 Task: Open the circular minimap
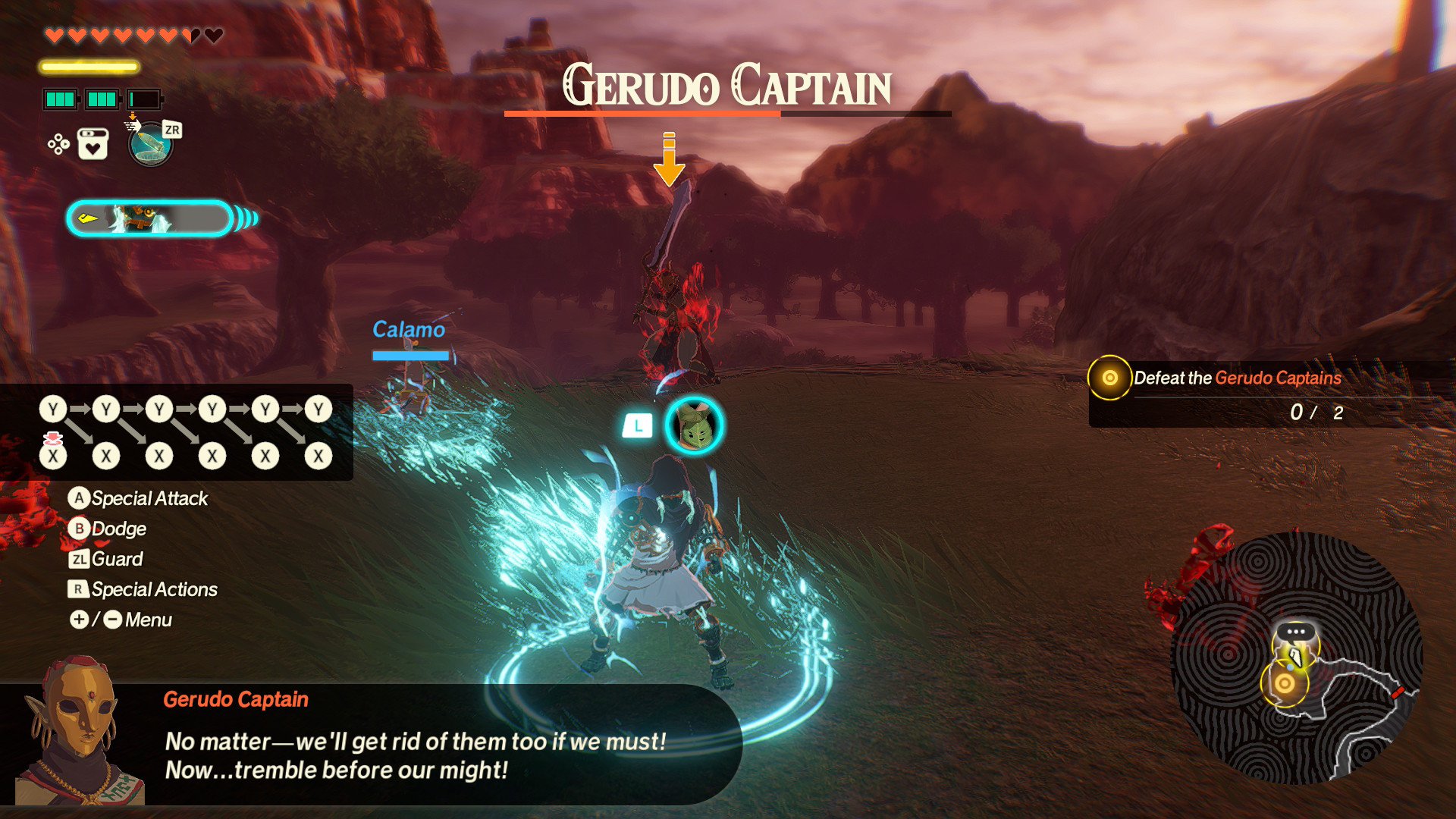point(1296,658)
